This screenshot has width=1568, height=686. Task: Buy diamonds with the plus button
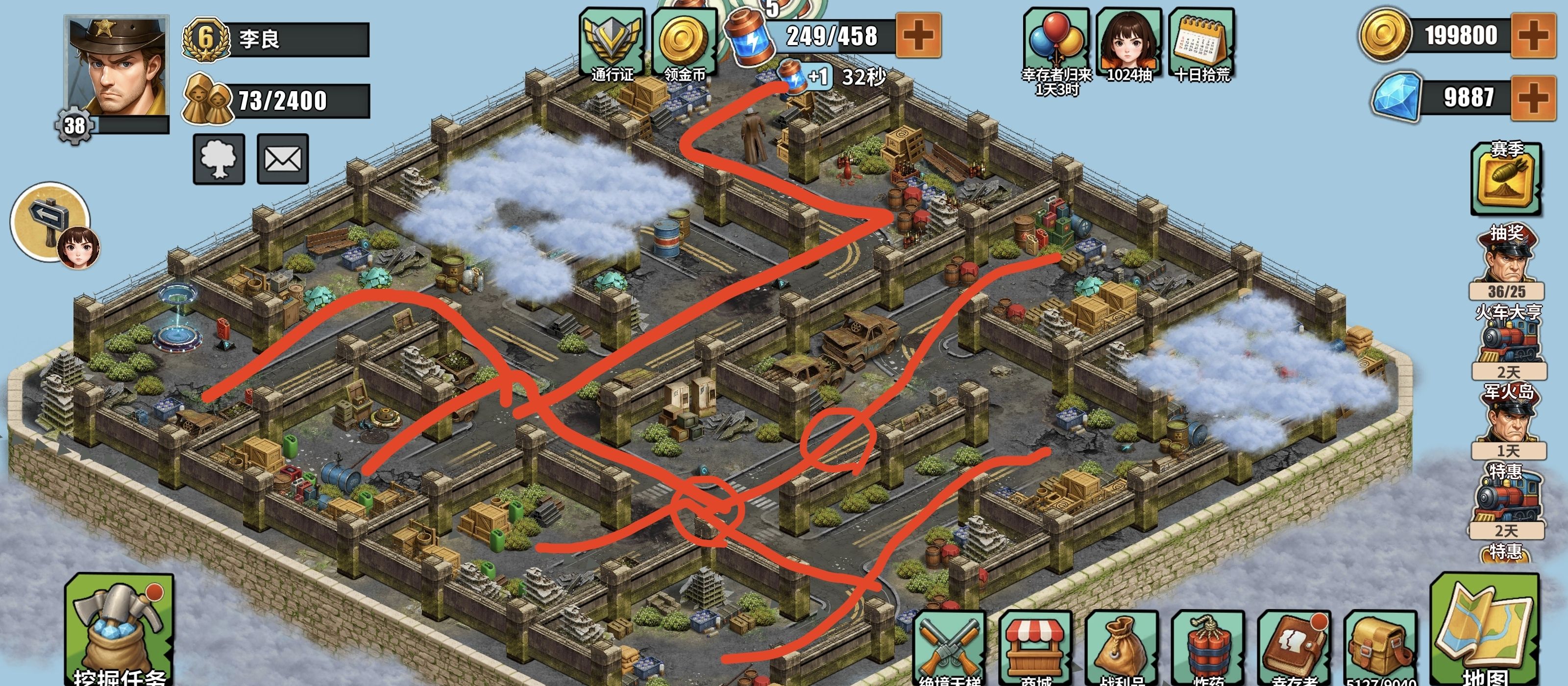coord(1533,98)
